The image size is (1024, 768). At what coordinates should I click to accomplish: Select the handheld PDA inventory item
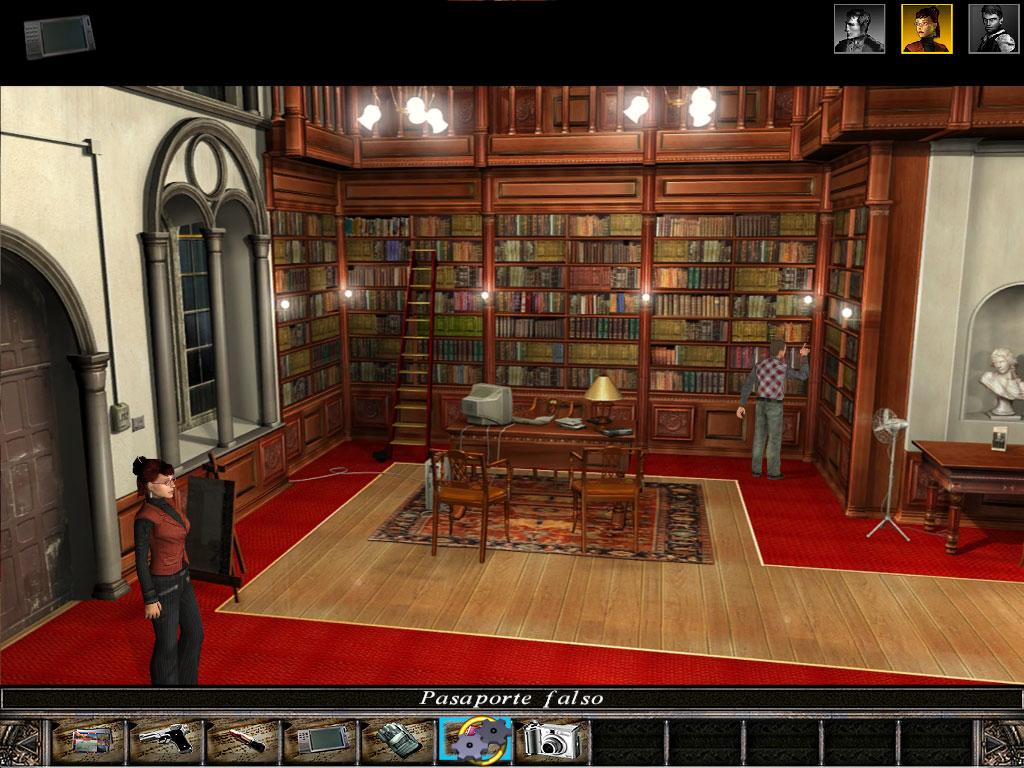pyautogui.click(x=320, y=741)
